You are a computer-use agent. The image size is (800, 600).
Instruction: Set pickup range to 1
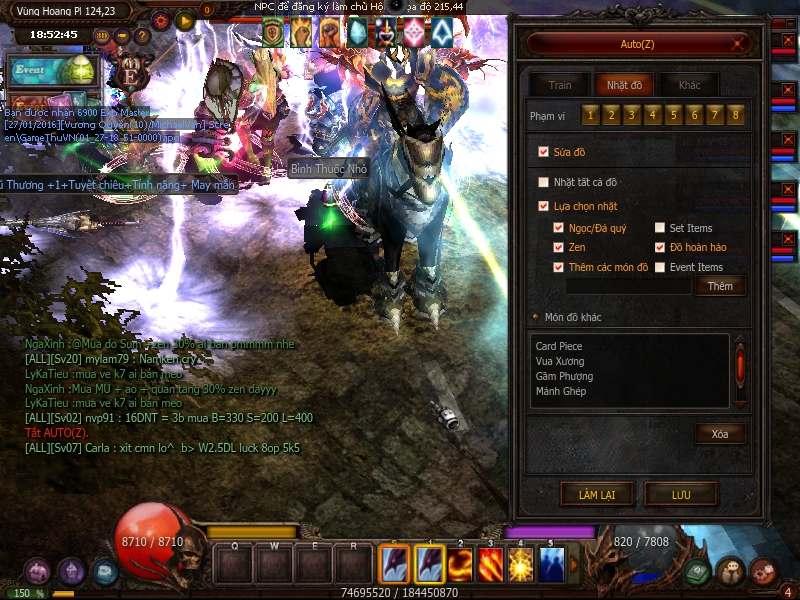pyautogui.click(x=591, y=116)
